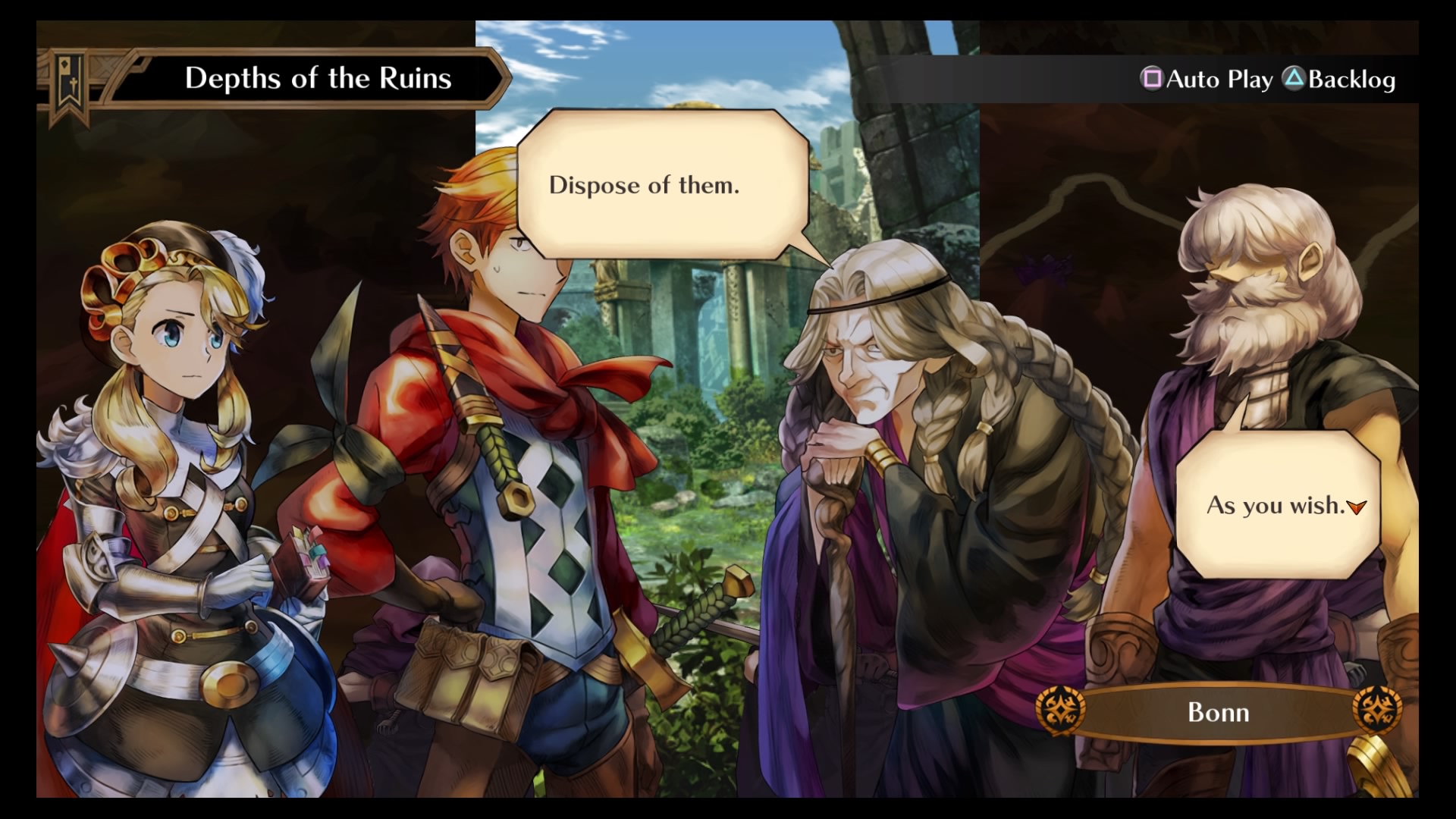
Task: Open the Backlog of past dialogue
Action: coord(1339,80)
